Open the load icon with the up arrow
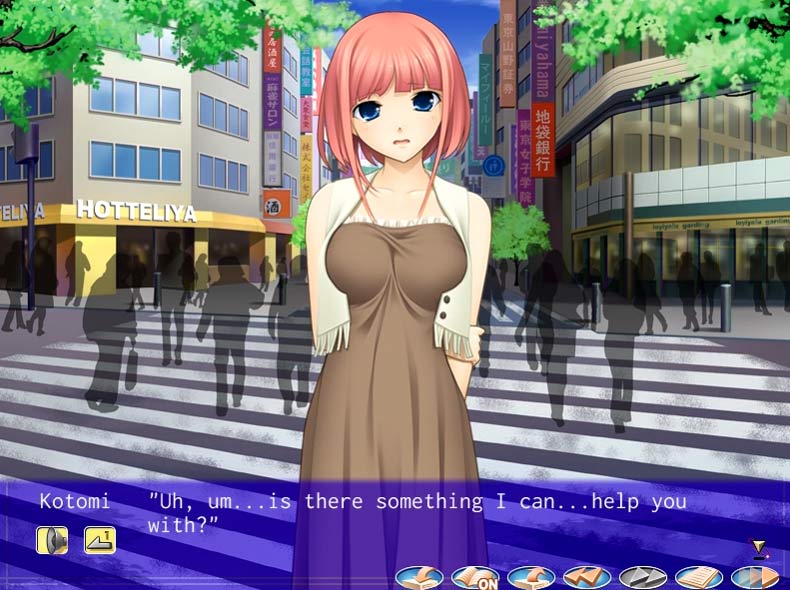 pos(531,577)
